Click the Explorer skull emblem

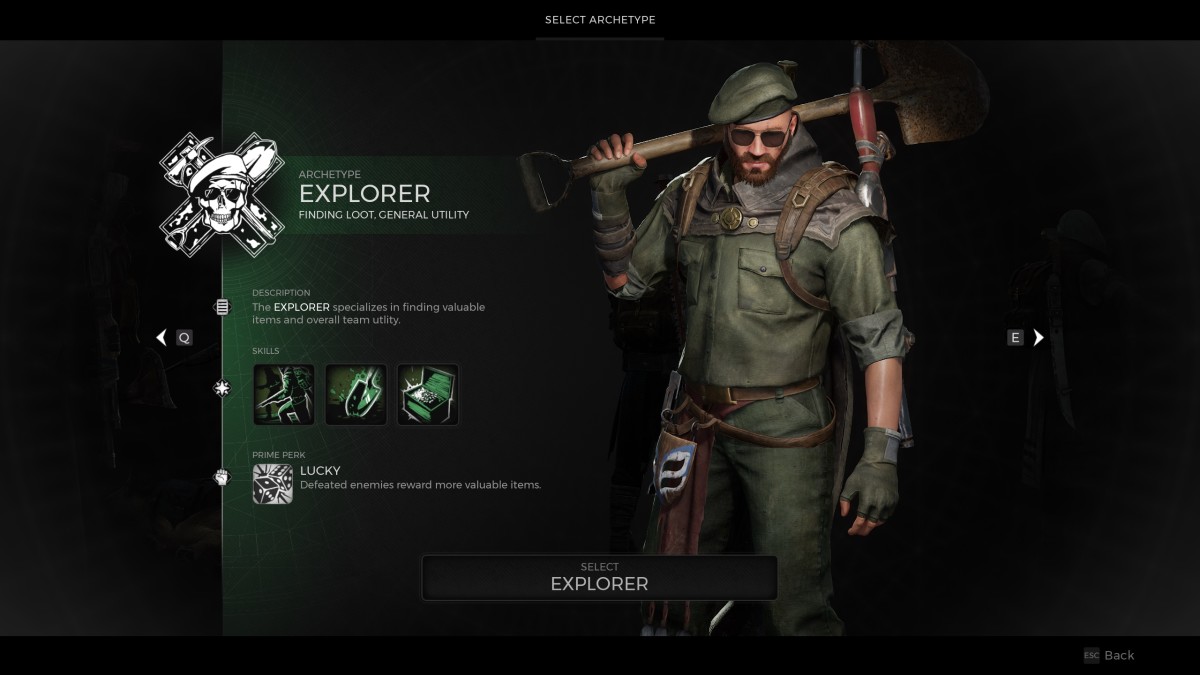(222, 194)
